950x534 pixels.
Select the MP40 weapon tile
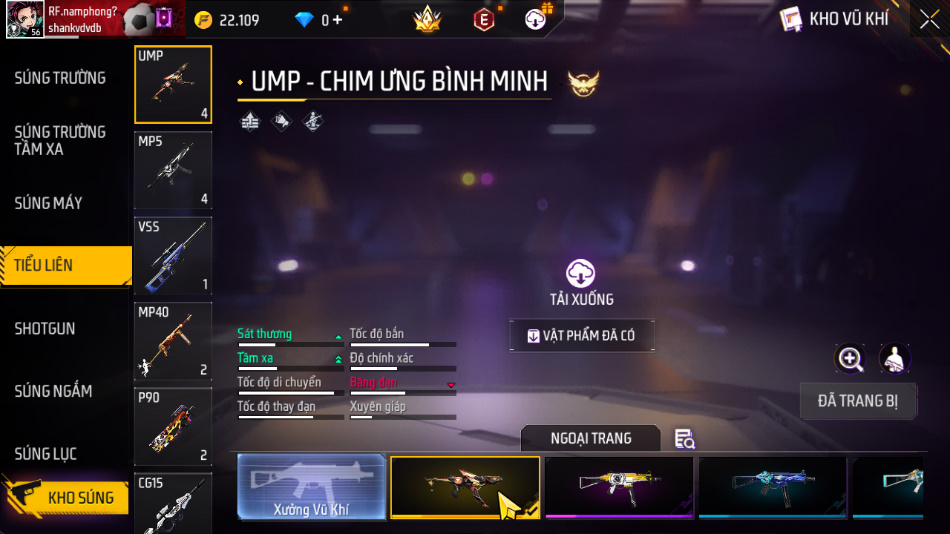pyautogui.click(x=173, y=341)
